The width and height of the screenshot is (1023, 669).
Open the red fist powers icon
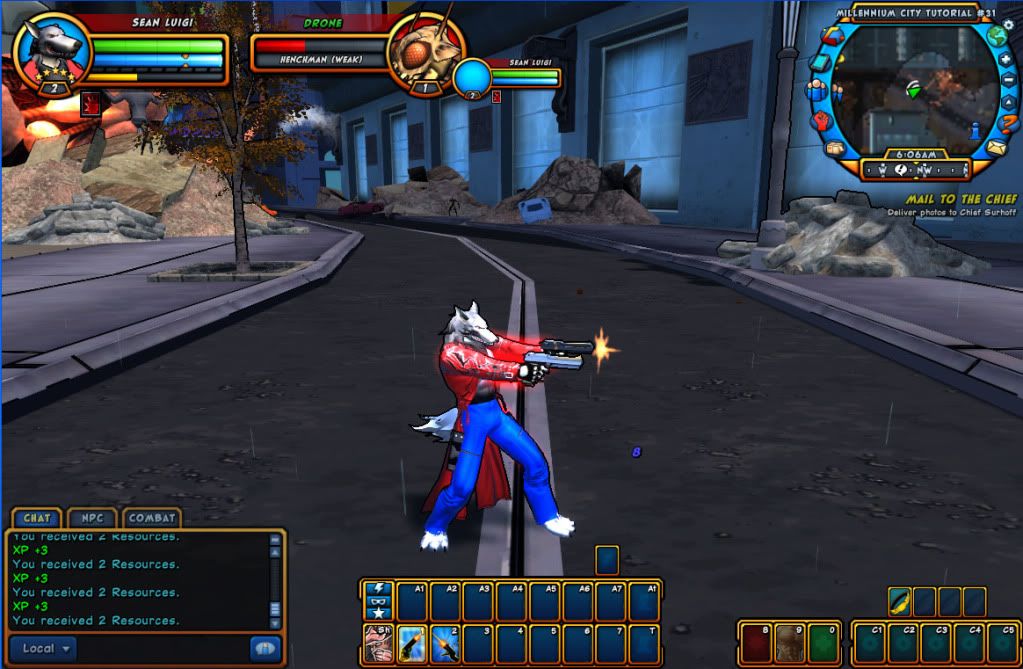(822, 121)
